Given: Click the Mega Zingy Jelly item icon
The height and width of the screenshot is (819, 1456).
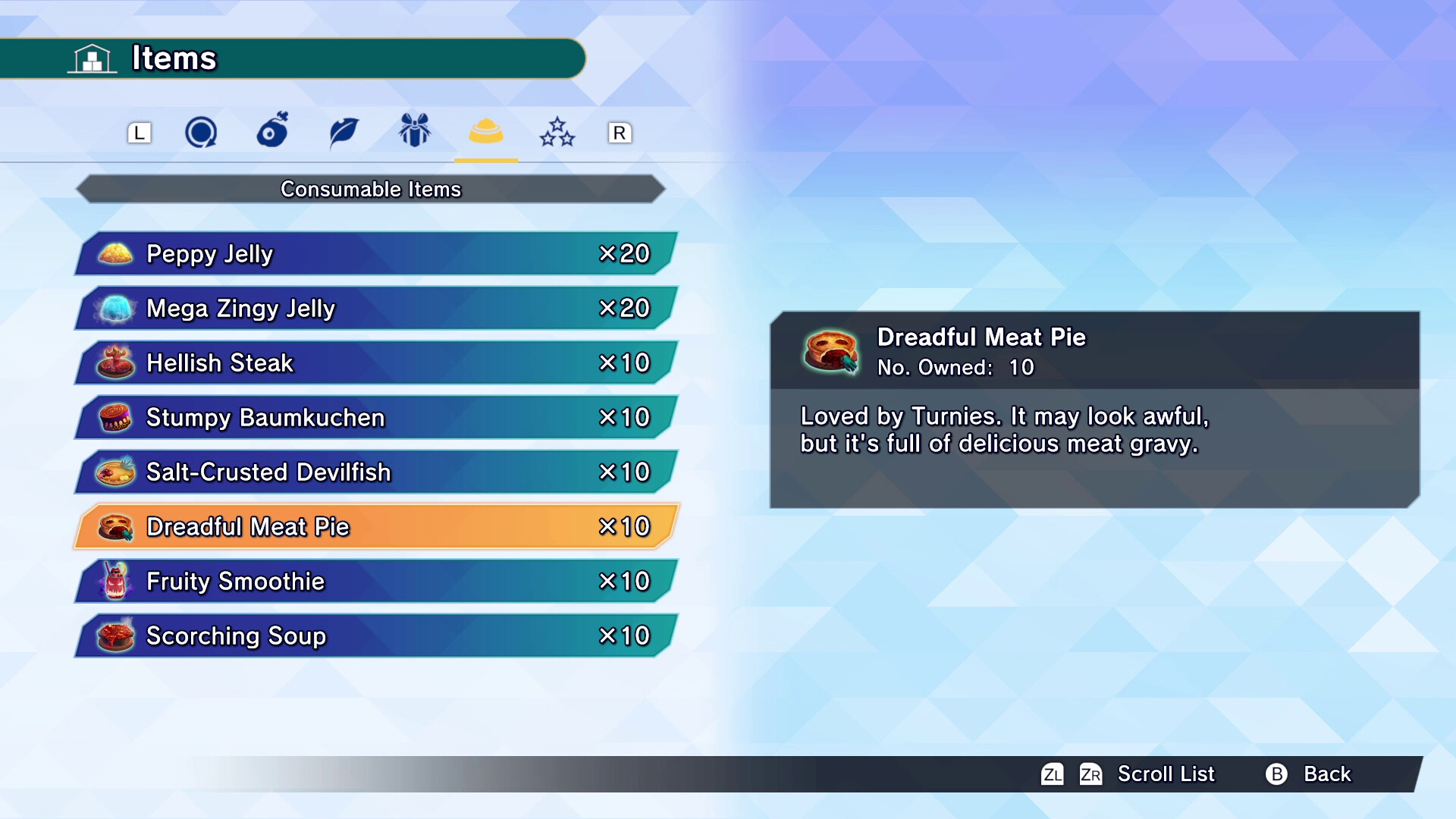Looking at the screenshot, I should pyautogui.click(x=114, y=308).
